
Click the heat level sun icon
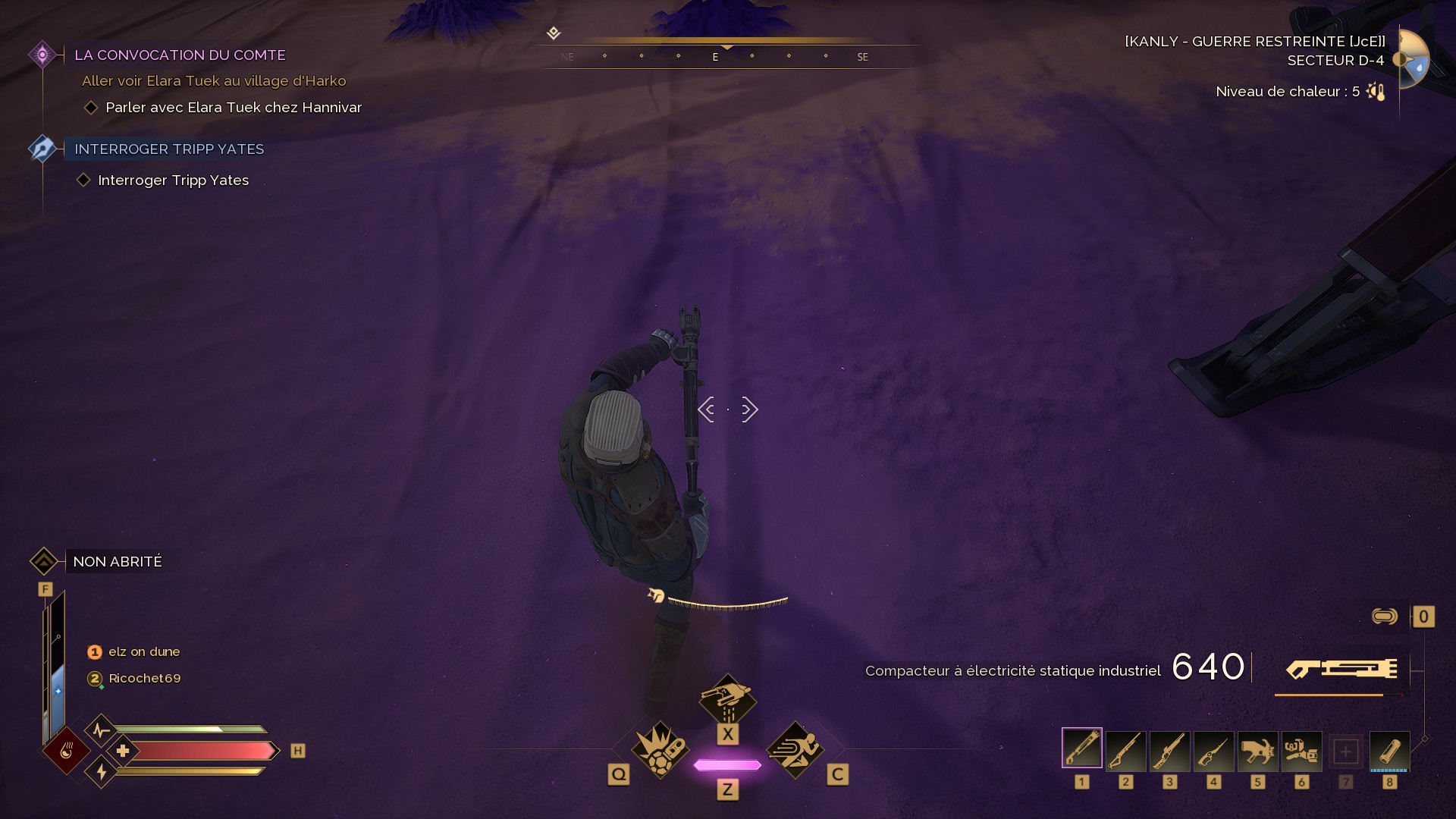pyautogui.click(x=1376, y=92)
